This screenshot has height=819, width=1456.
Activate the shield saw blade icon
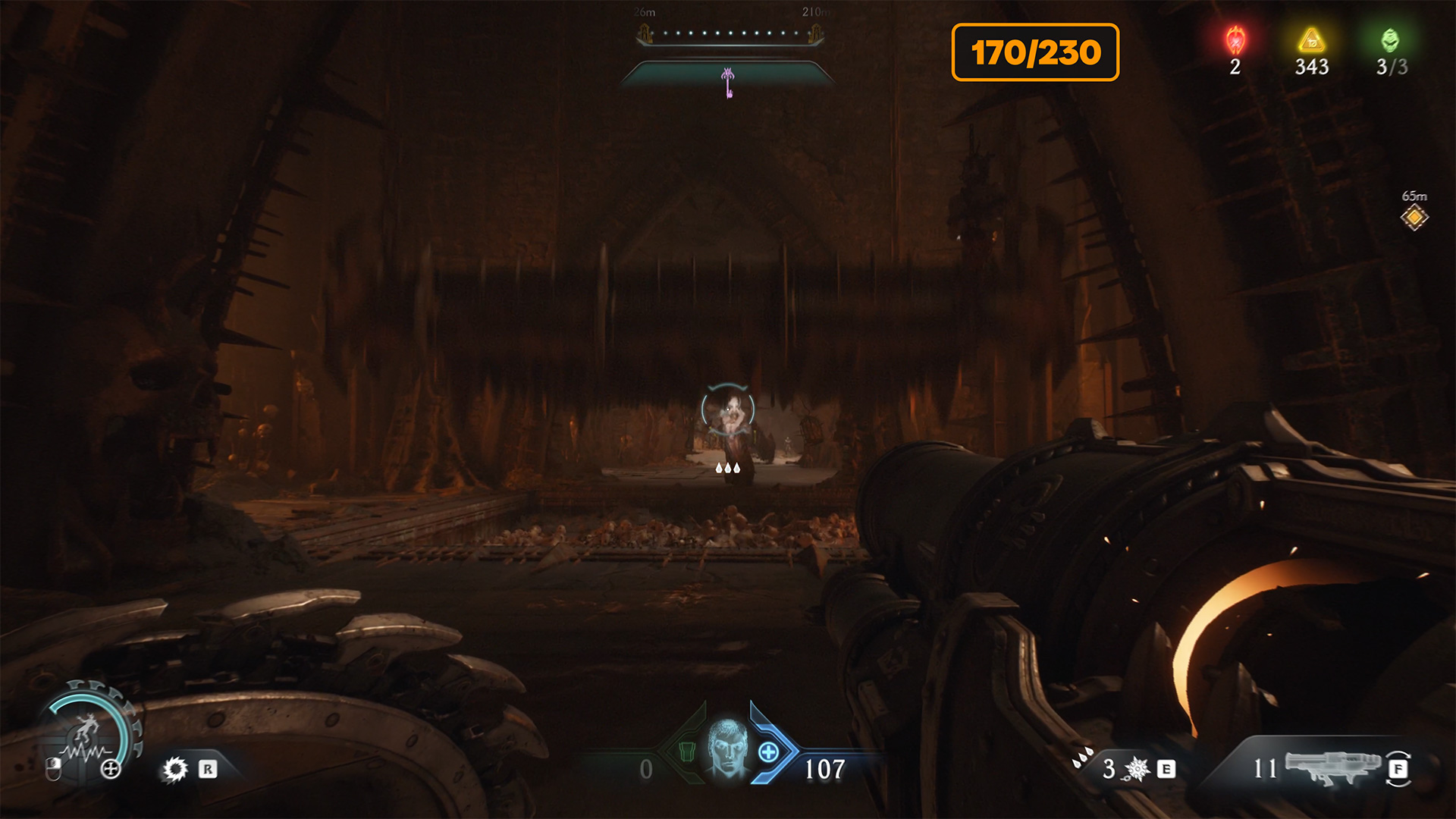tap(175, 770)
